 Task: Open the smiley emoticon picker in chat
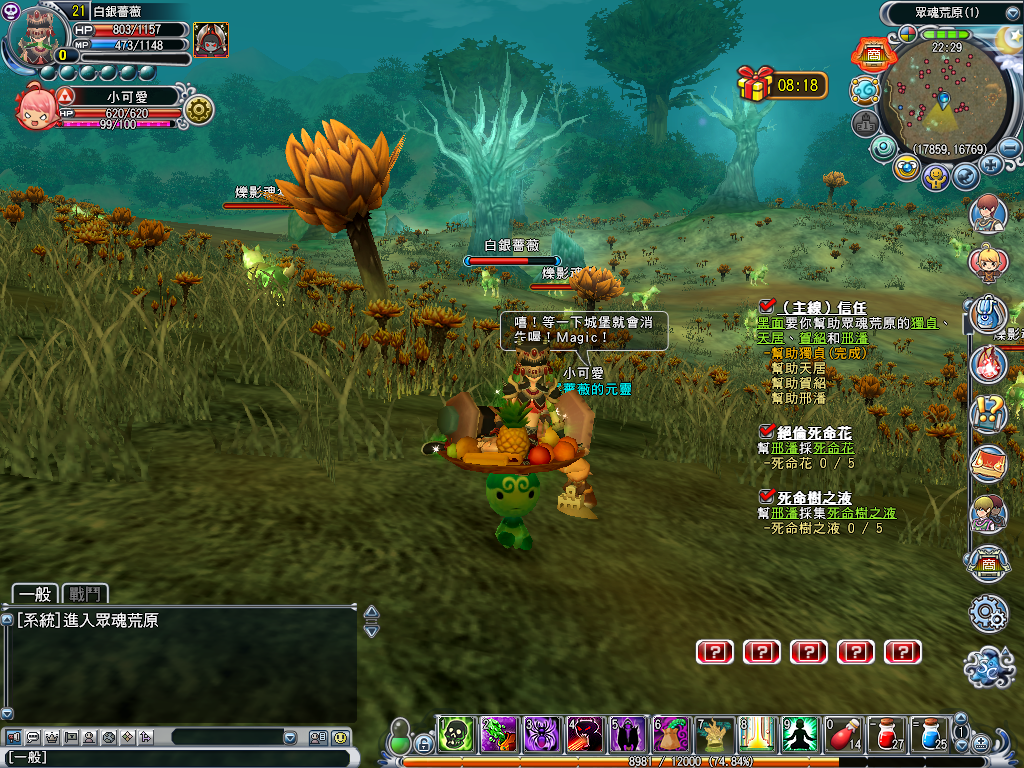341,737
